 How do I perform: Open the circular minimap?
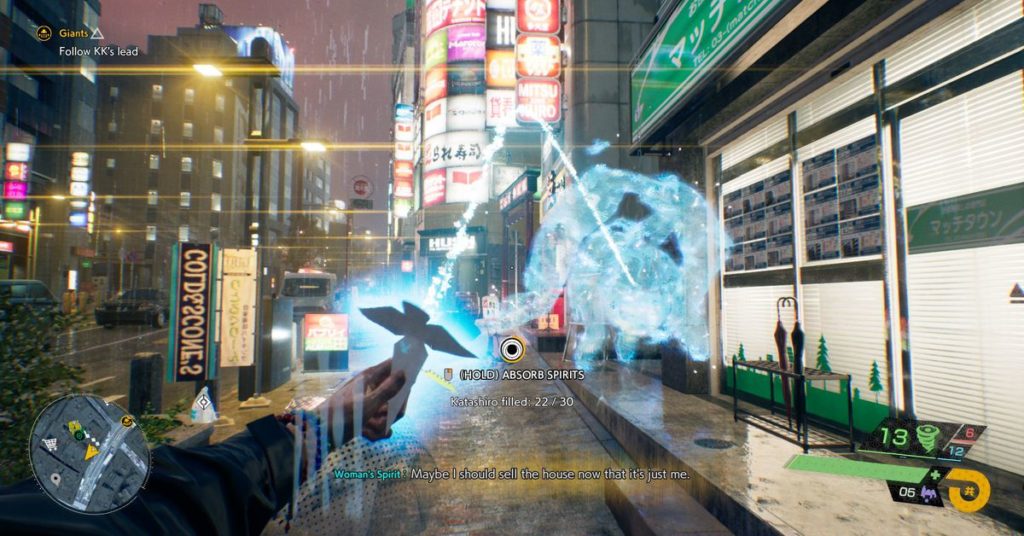89,453
